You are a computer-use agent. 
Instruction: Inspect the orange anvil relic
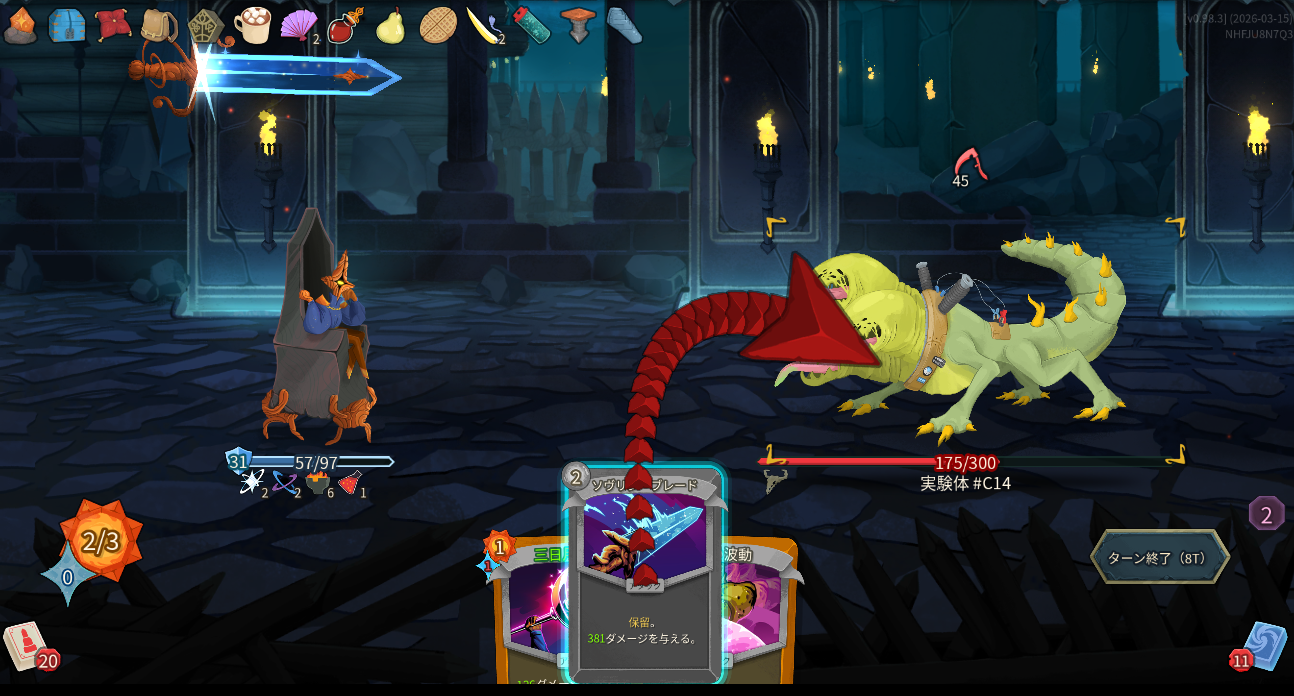pos(578,25)
